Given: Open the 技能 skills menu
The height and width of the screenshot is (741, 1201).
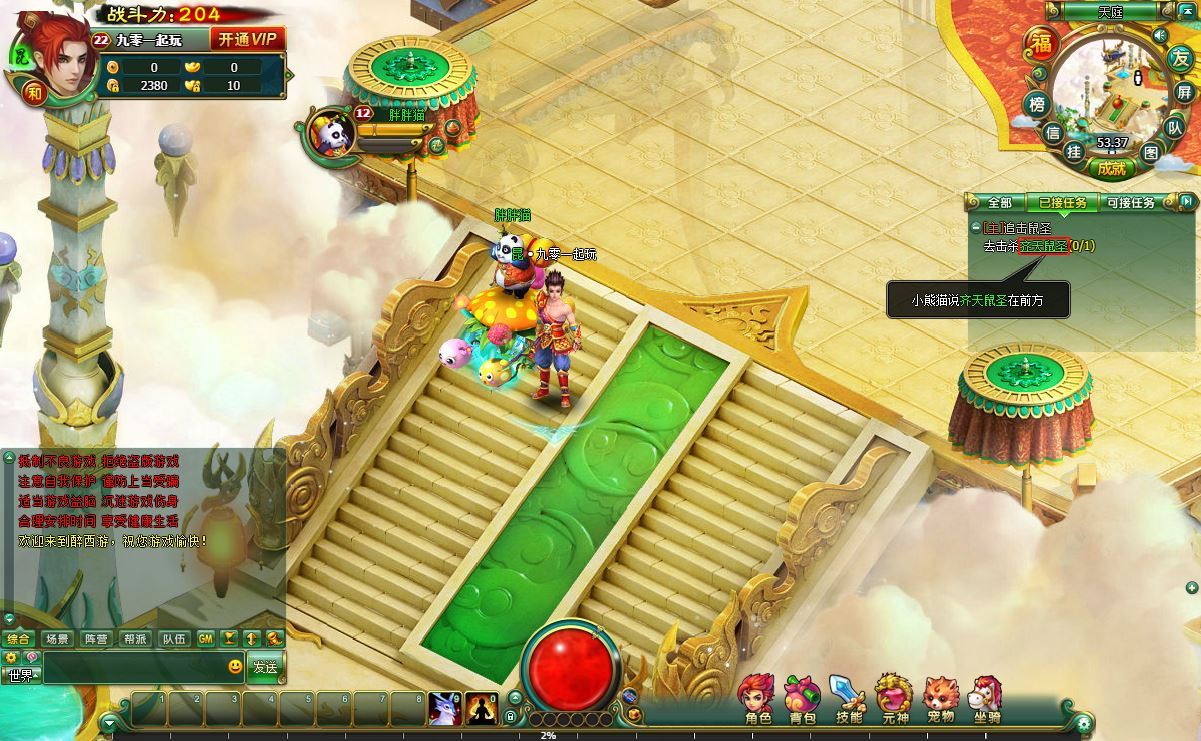Looking at the screenshot, I should (848, 697).
